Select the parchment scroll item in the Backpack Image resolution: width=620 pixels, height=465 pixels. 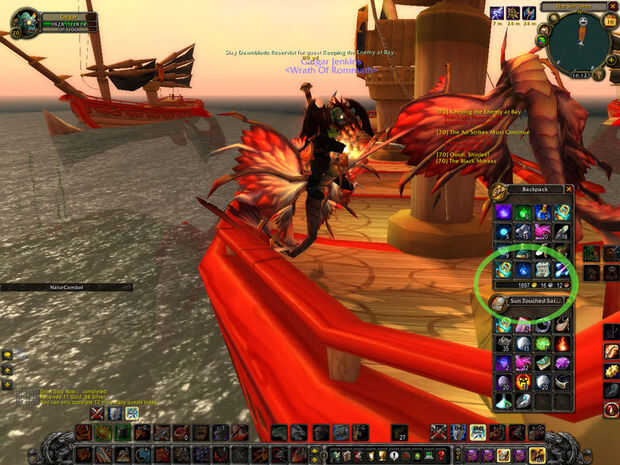542,270
